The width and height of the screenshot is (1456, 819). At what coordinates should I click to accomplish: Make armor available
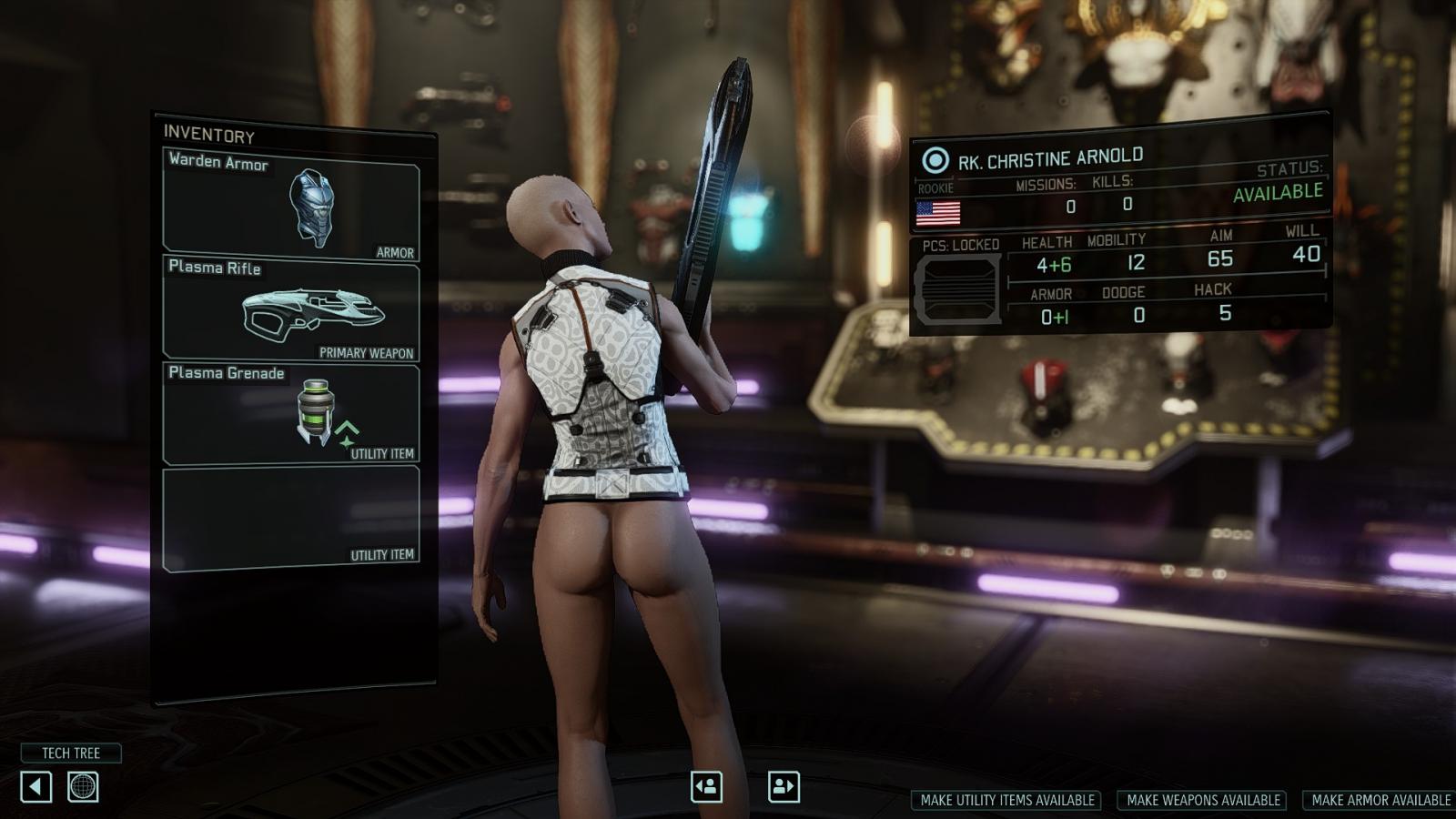(x=1380, y=800)
